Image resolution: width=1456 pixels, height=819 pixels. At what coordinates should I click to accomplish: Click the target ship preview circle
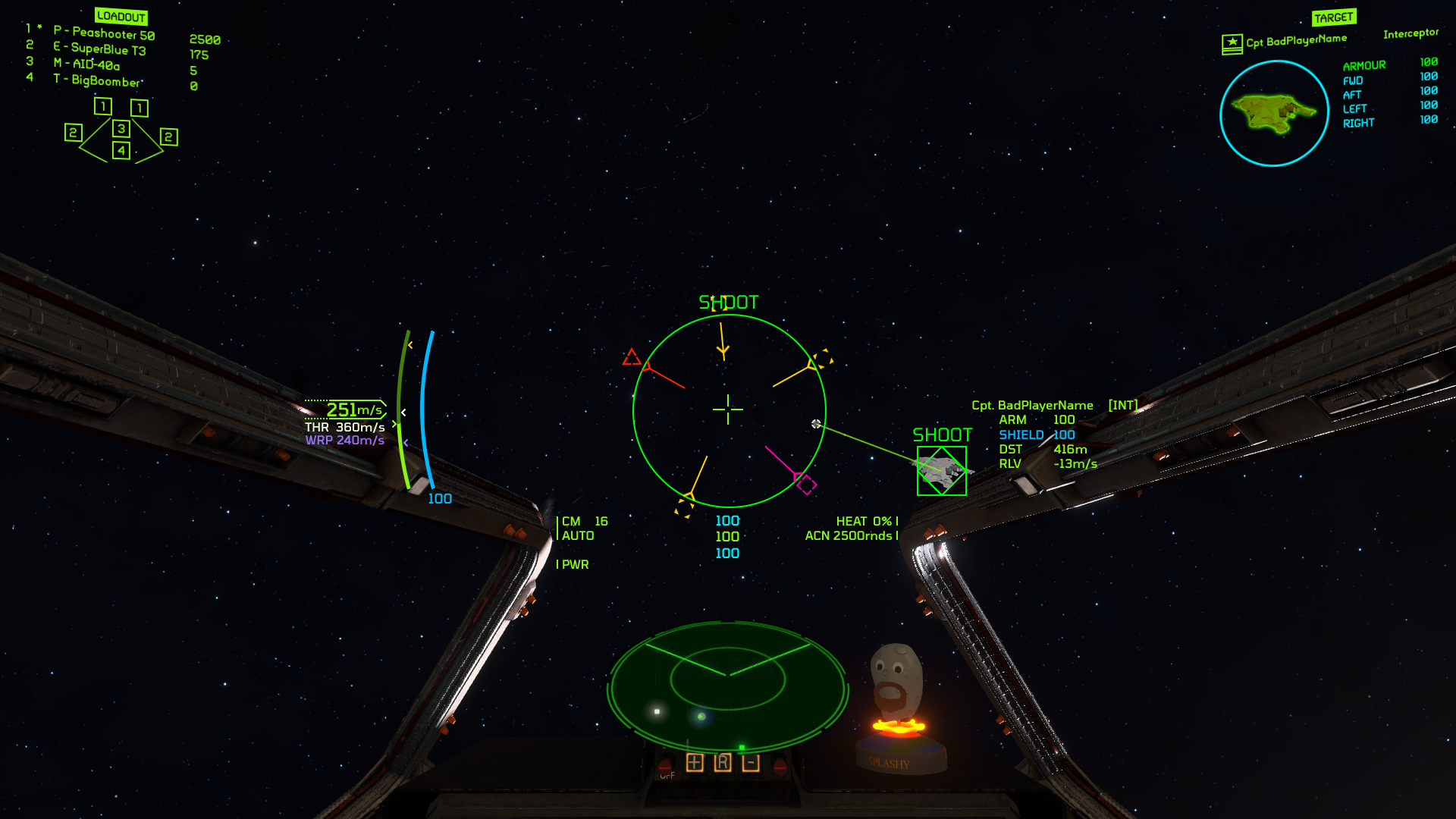coord(1274,114)
